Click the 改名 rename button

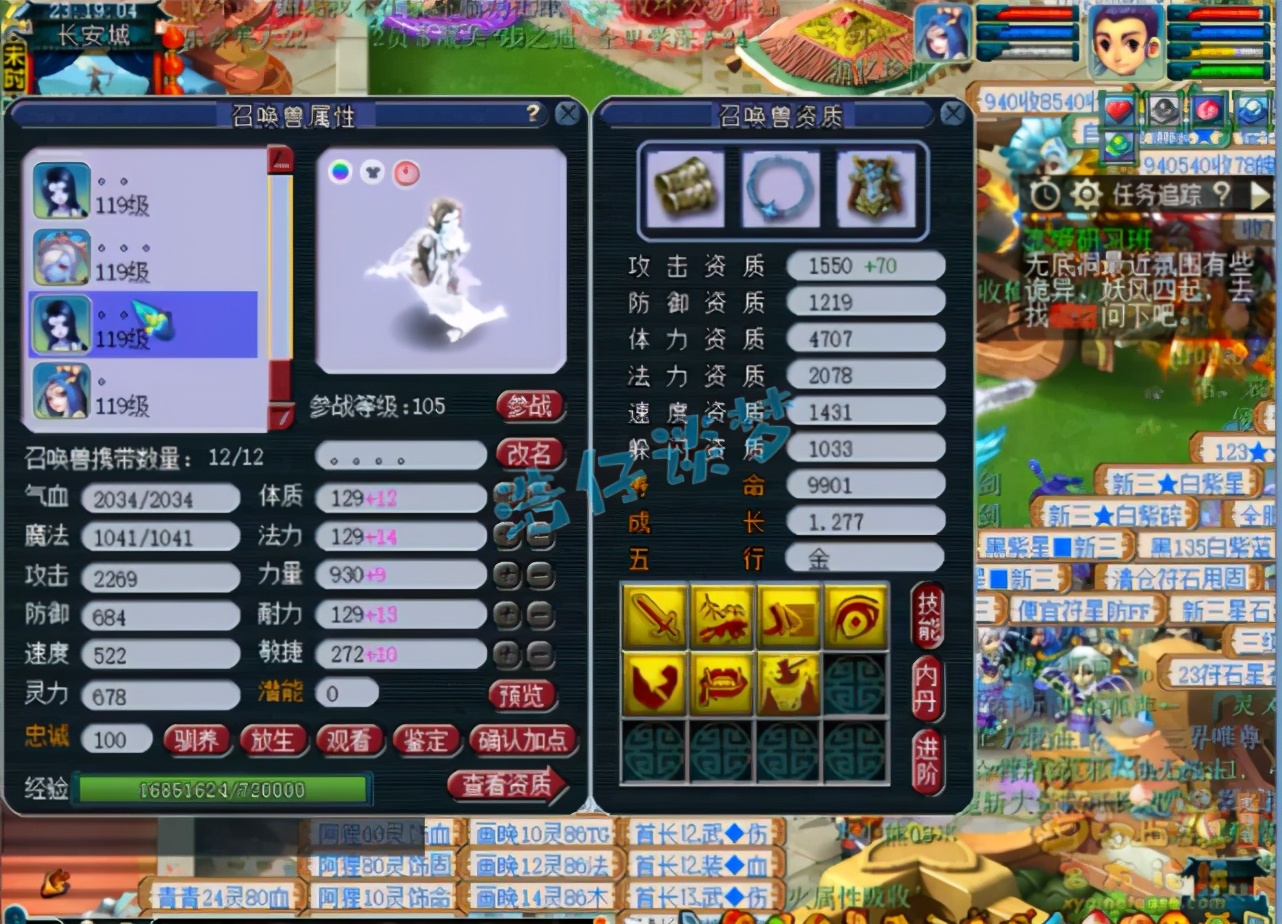pyautogui.click(x=530, y=454)
